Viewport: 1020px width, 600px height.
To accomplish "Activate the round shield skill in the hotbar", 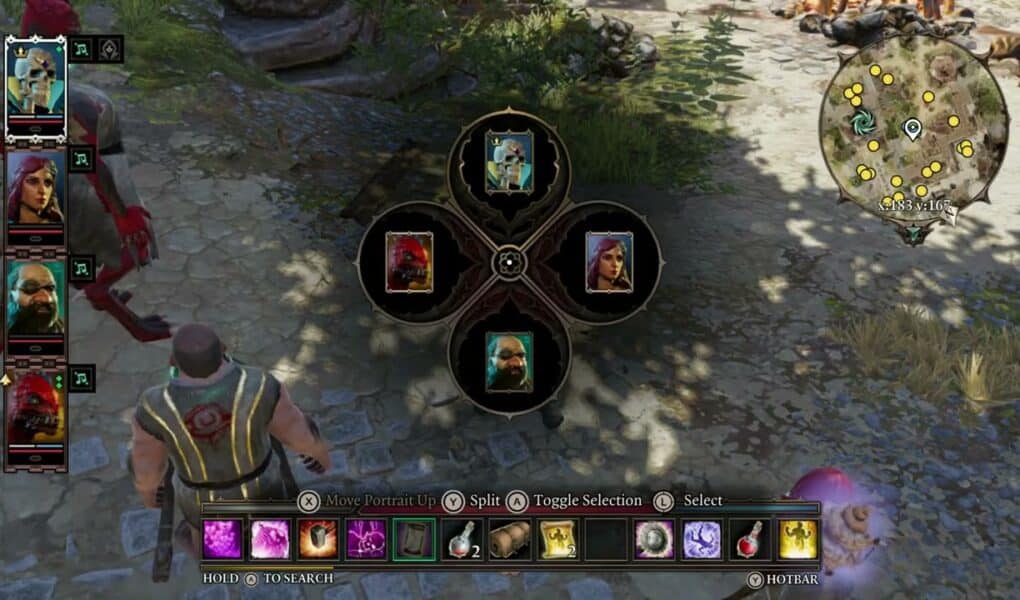I will (654, 540).
